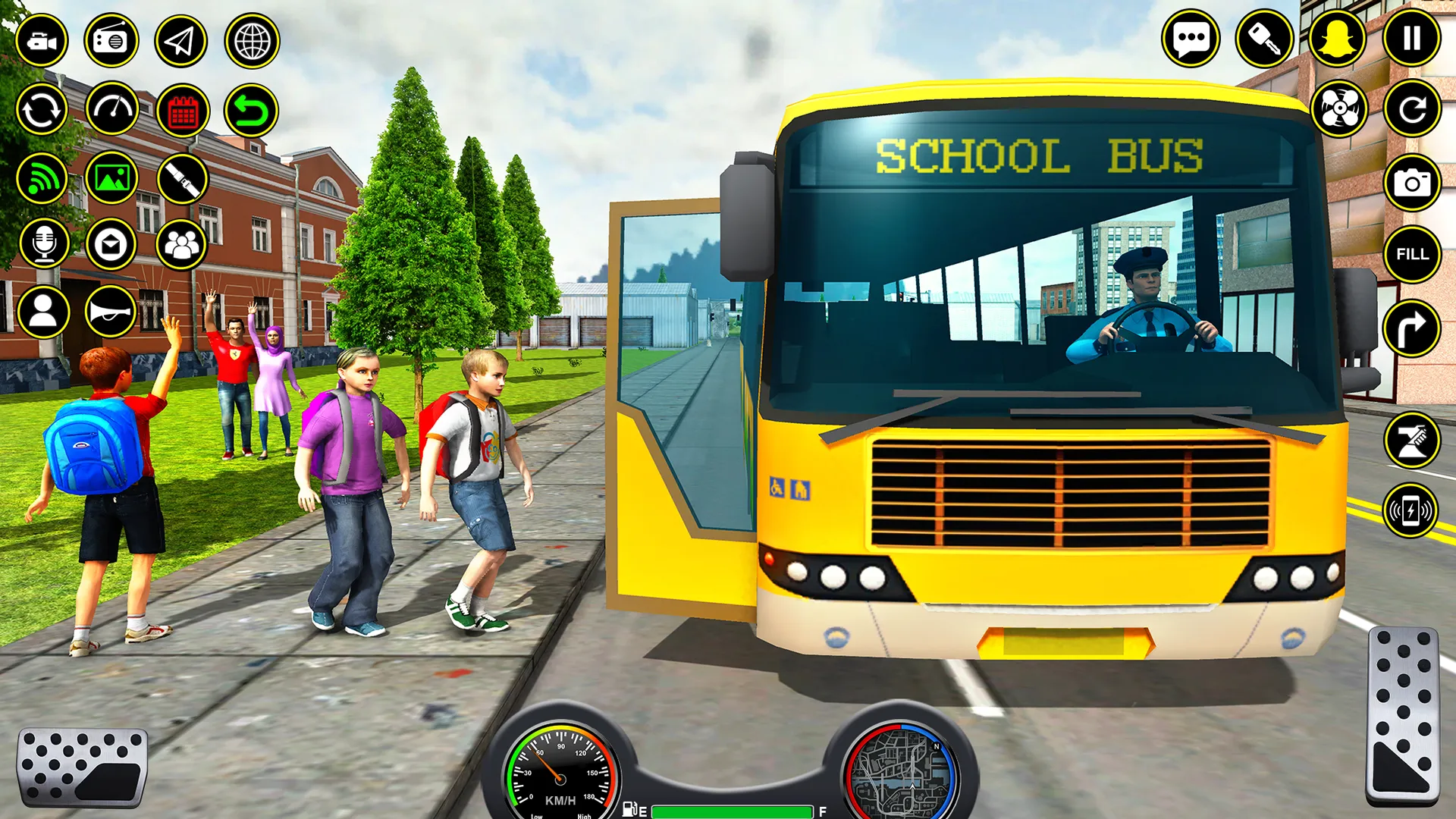Activate the microphone button
Image resolution: width=1456 pixels, height=819 pixels.
(x=44, y=244)
